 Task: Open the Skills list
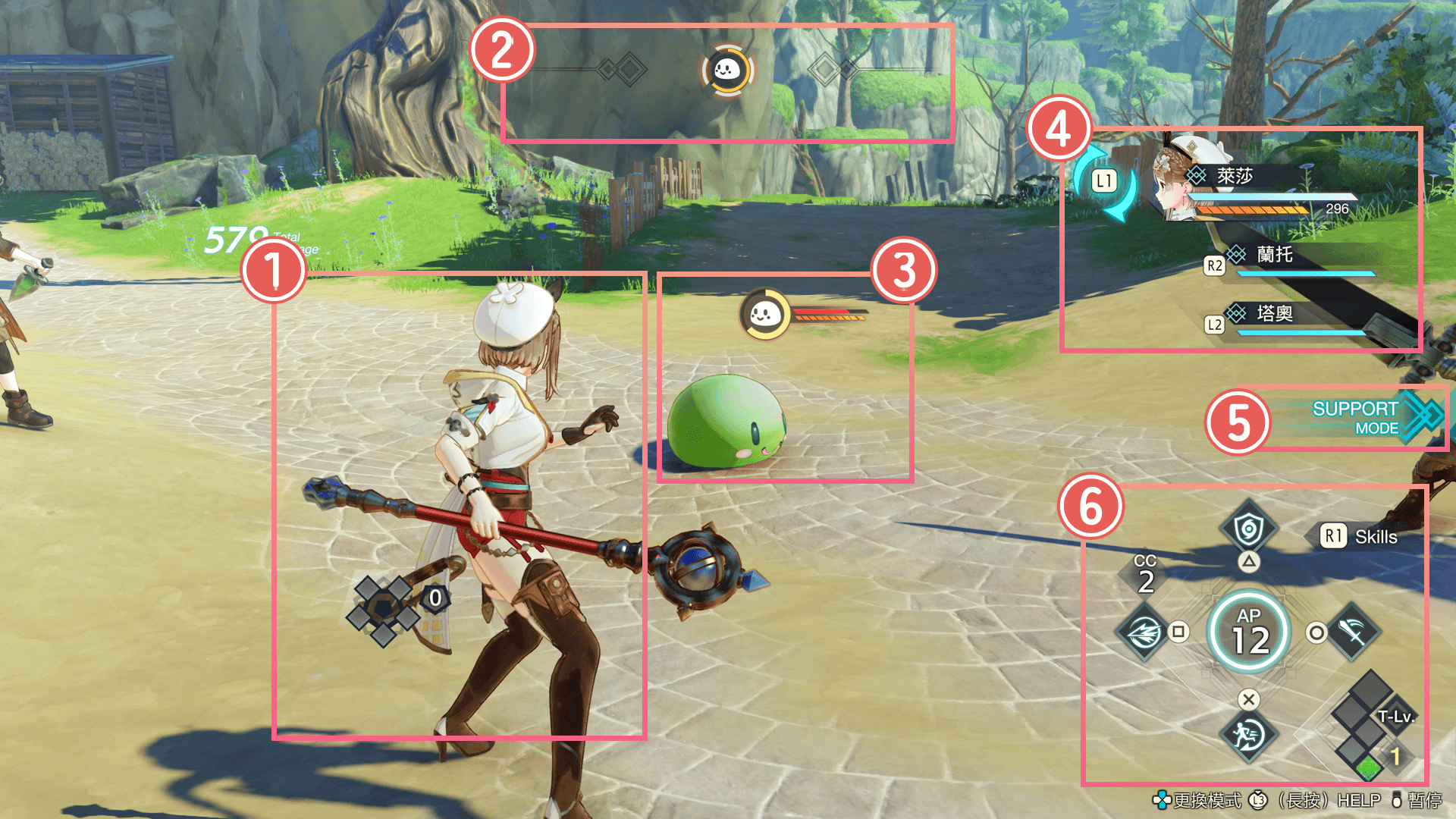1360,537
